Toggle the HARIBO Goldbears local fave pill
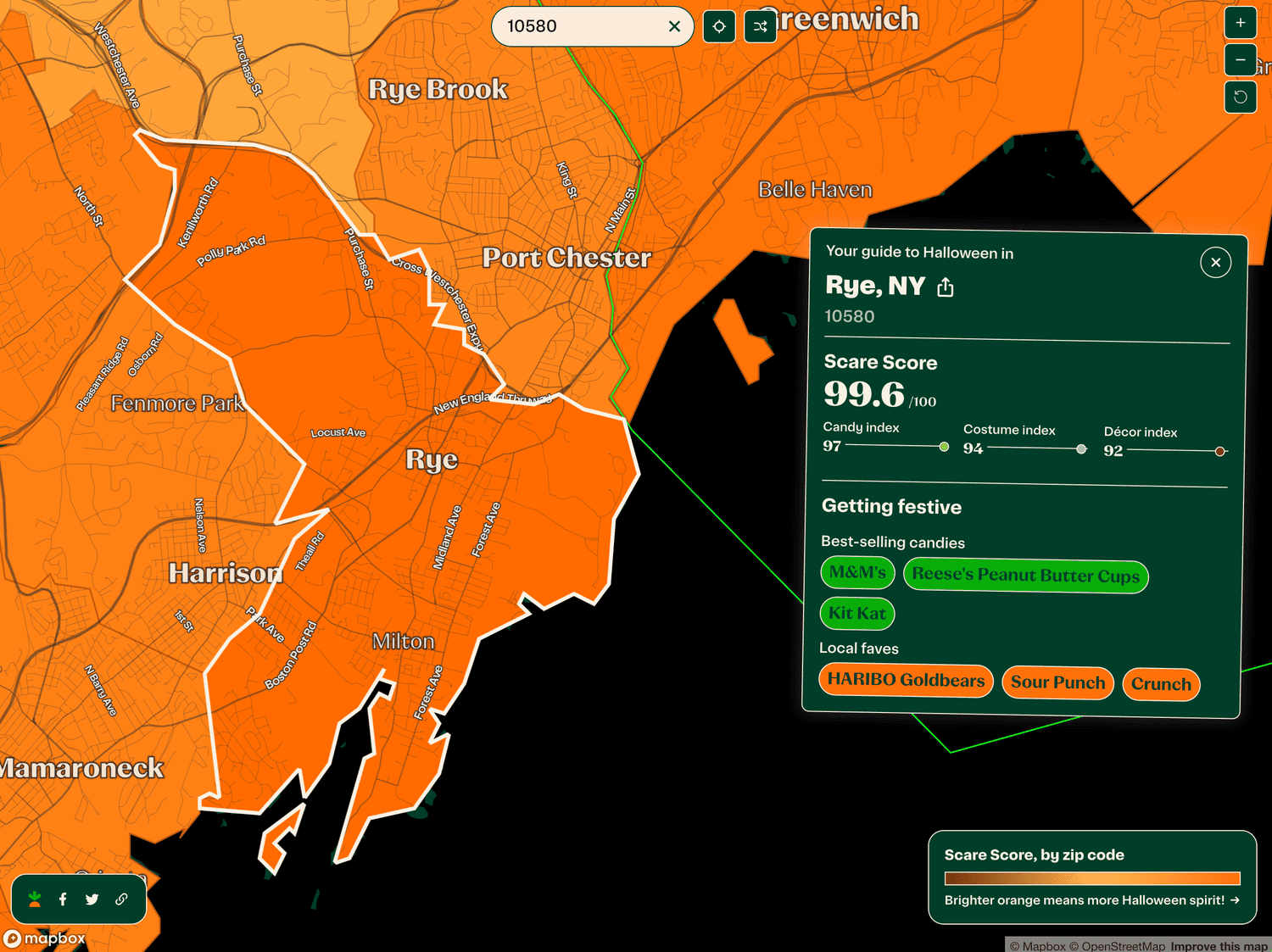Viewport: 1272px width, 952px height. tap(905, 680)
